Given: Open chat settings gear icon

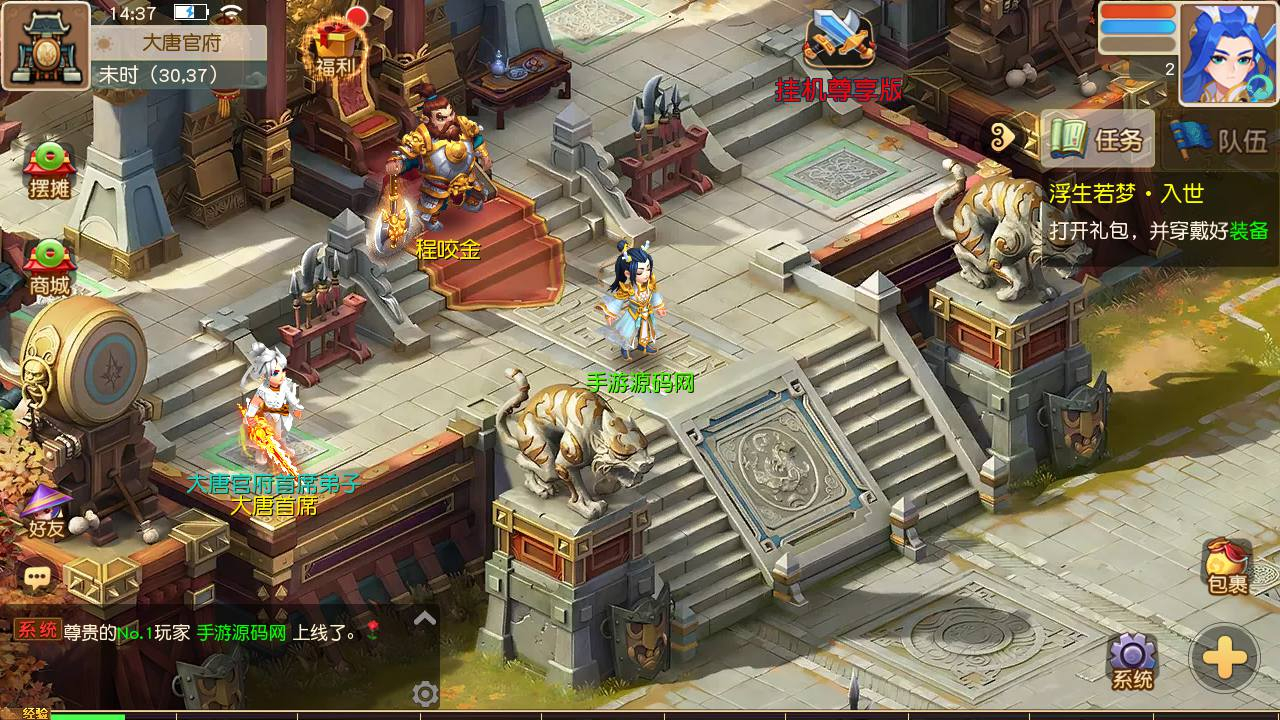Looking at the screenshot, I should (425, 694).
